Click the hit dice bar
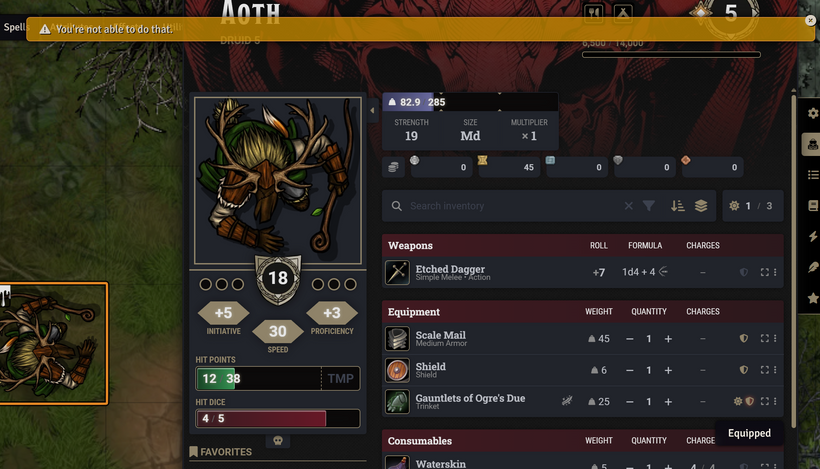820x469 pixels. coord(277,418)
